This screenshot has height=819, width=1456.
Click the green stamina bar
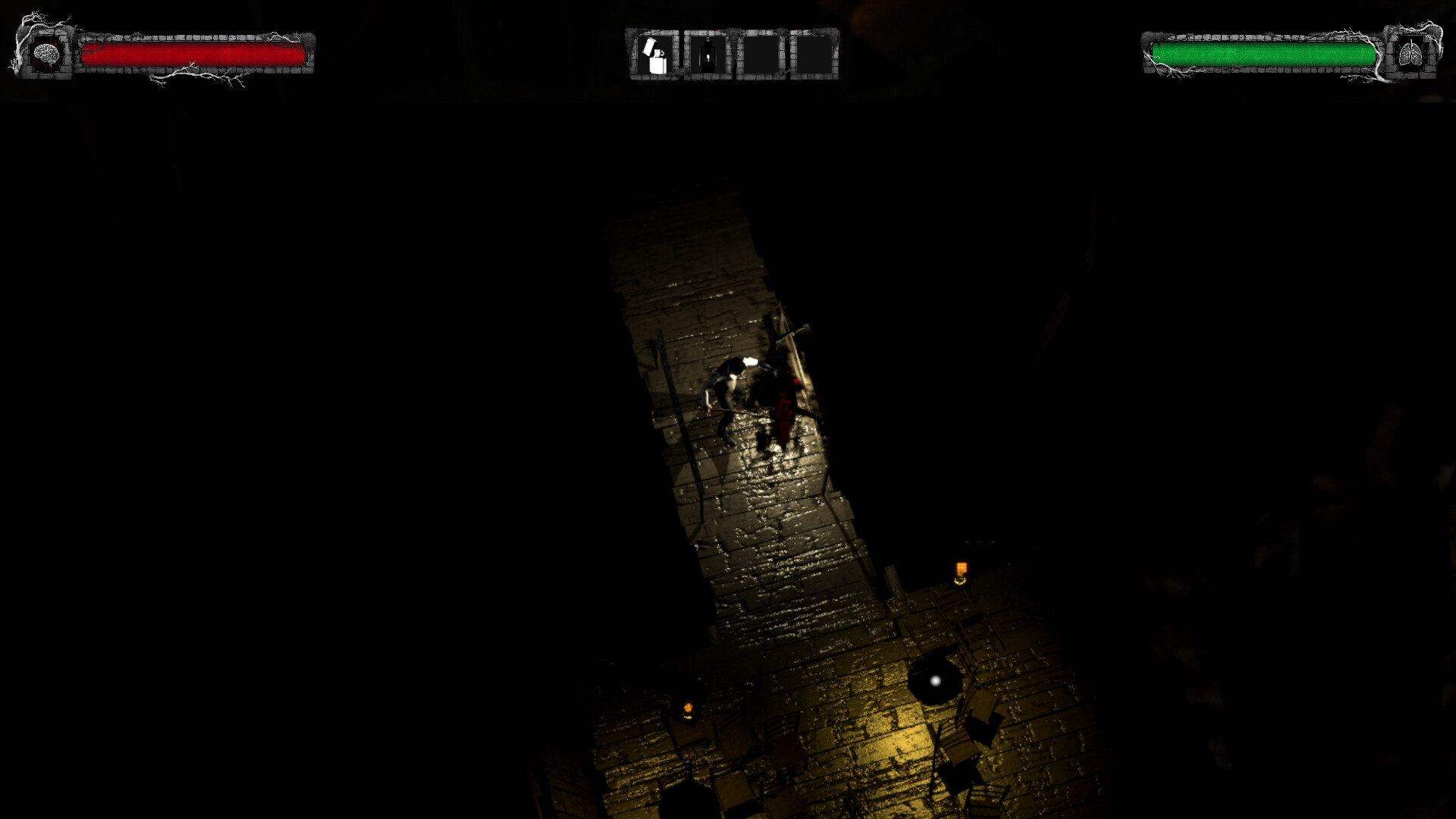pyautogui.click(x=1263, y=53)
